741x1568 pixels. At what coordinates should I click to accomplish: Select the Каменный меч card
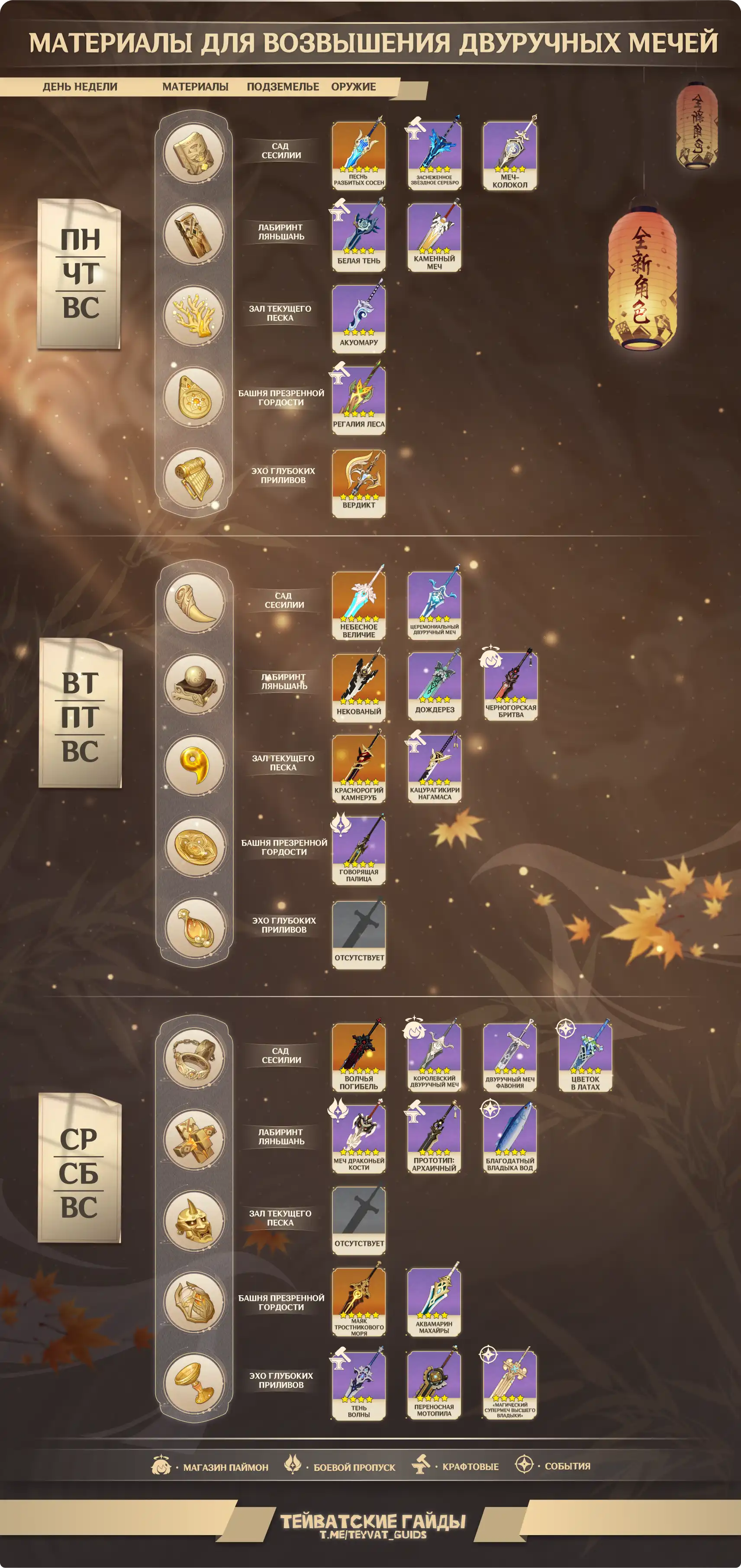[x=434, y=236]
